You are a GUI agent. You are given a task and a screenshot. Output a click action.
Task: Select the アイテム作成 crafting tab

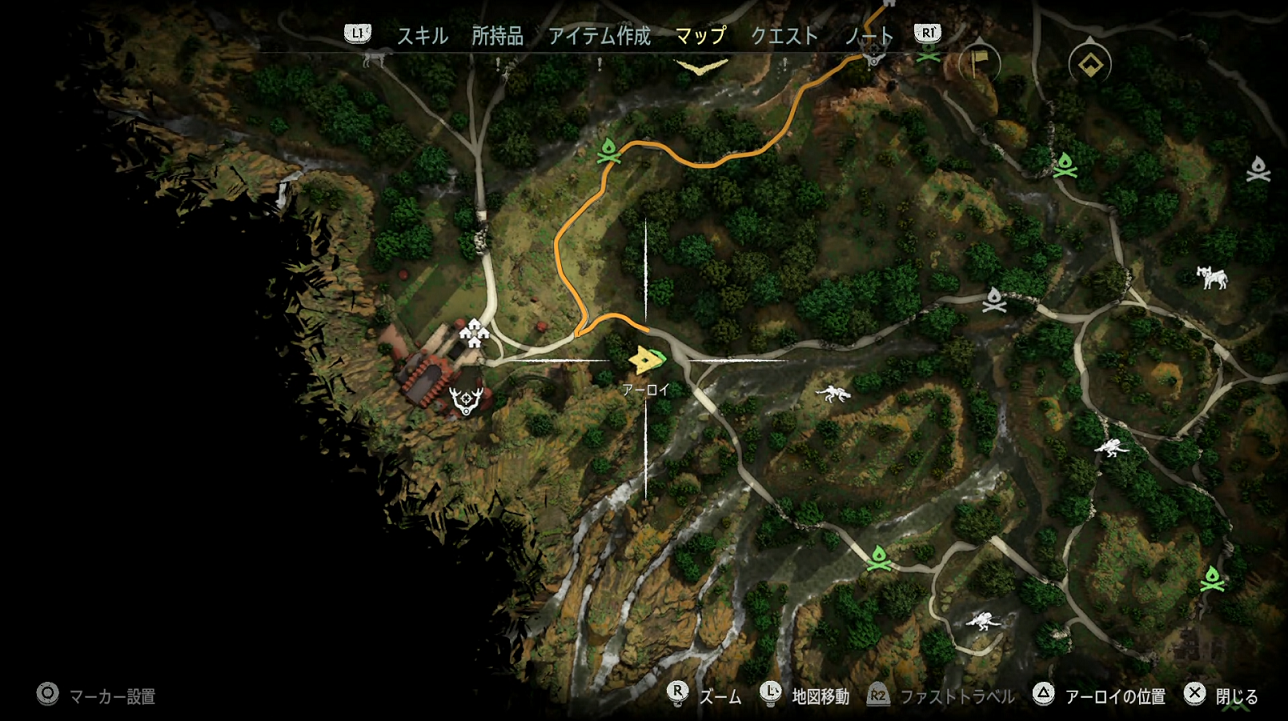point(599,36)
